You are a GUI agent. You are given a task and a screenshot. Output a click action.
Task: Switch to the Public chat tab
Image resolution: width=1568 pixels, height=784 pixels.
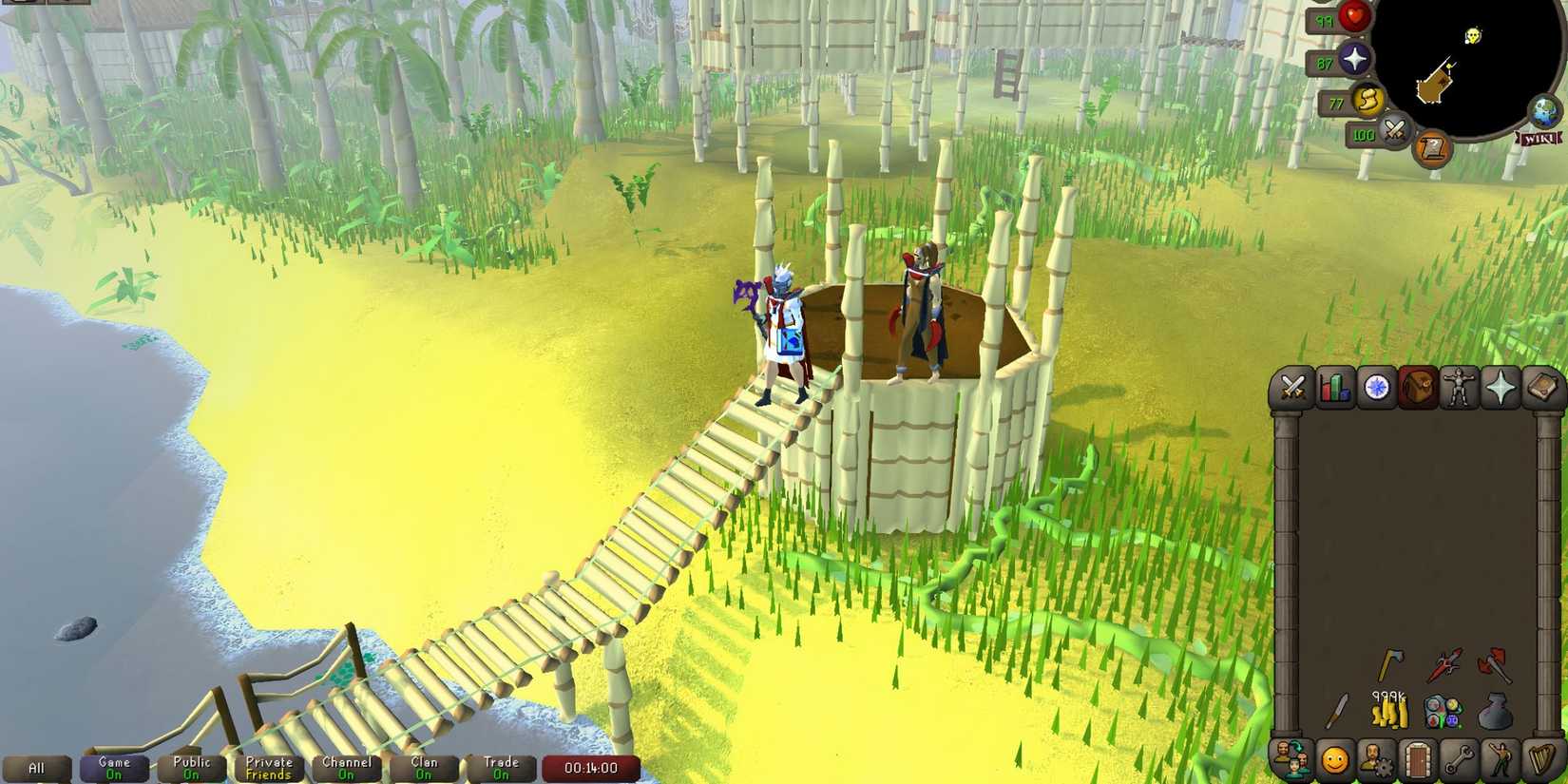click(191, 767)
